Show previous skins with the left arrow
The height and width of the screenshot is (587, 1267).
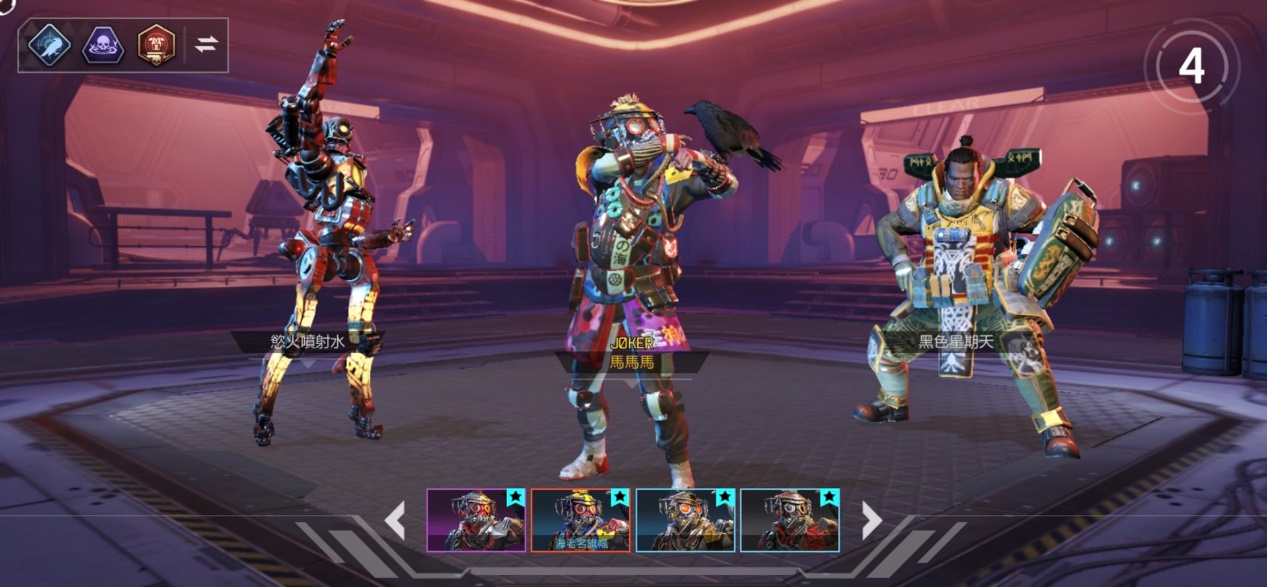click(x=395, y=520)
